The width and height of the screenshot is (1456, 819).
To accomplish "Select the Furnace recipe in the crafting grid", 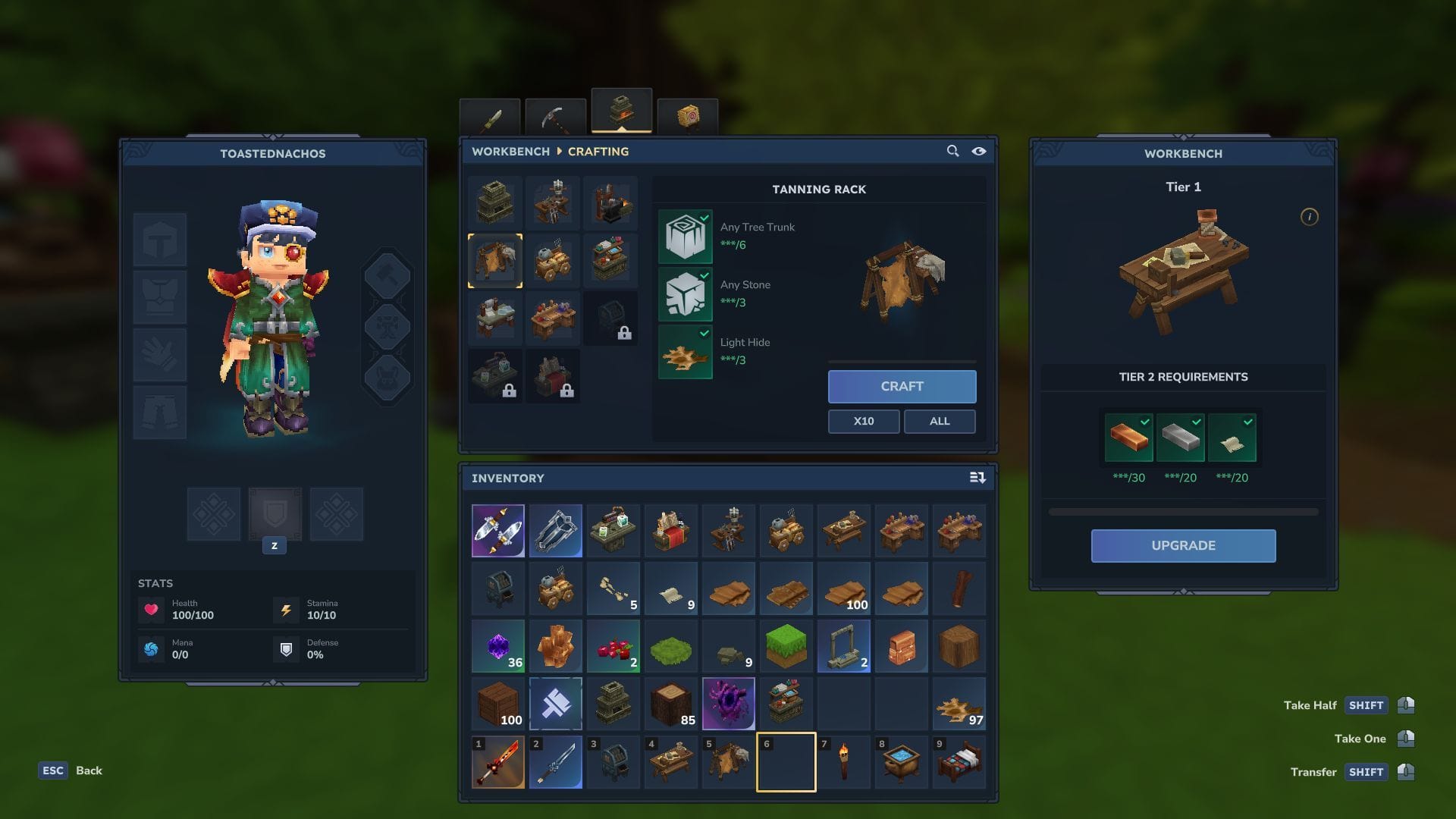I will (497, 202).
